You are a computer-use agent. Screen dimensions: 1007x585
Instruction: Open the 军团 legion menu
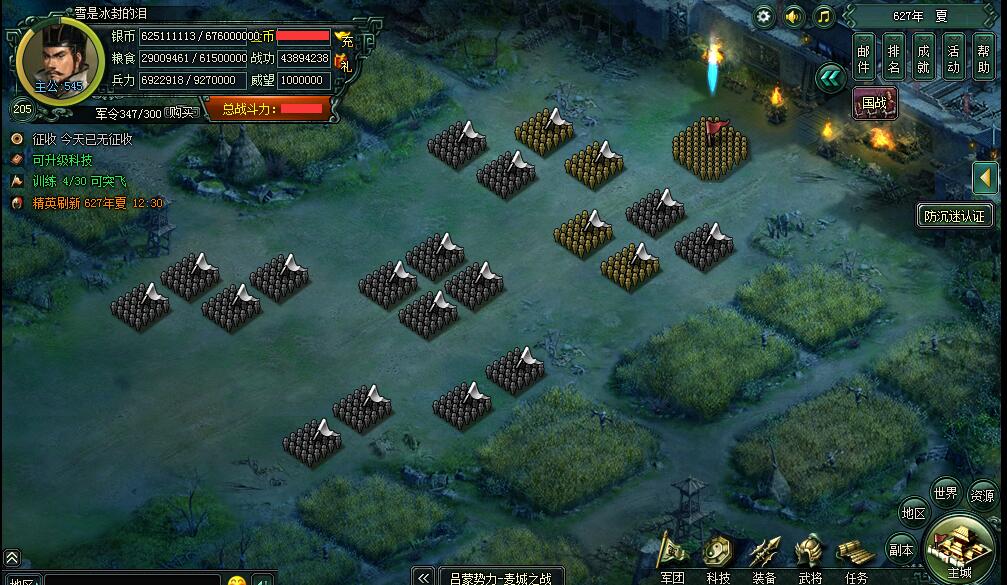pyautogui.click(x=672, y=558)
